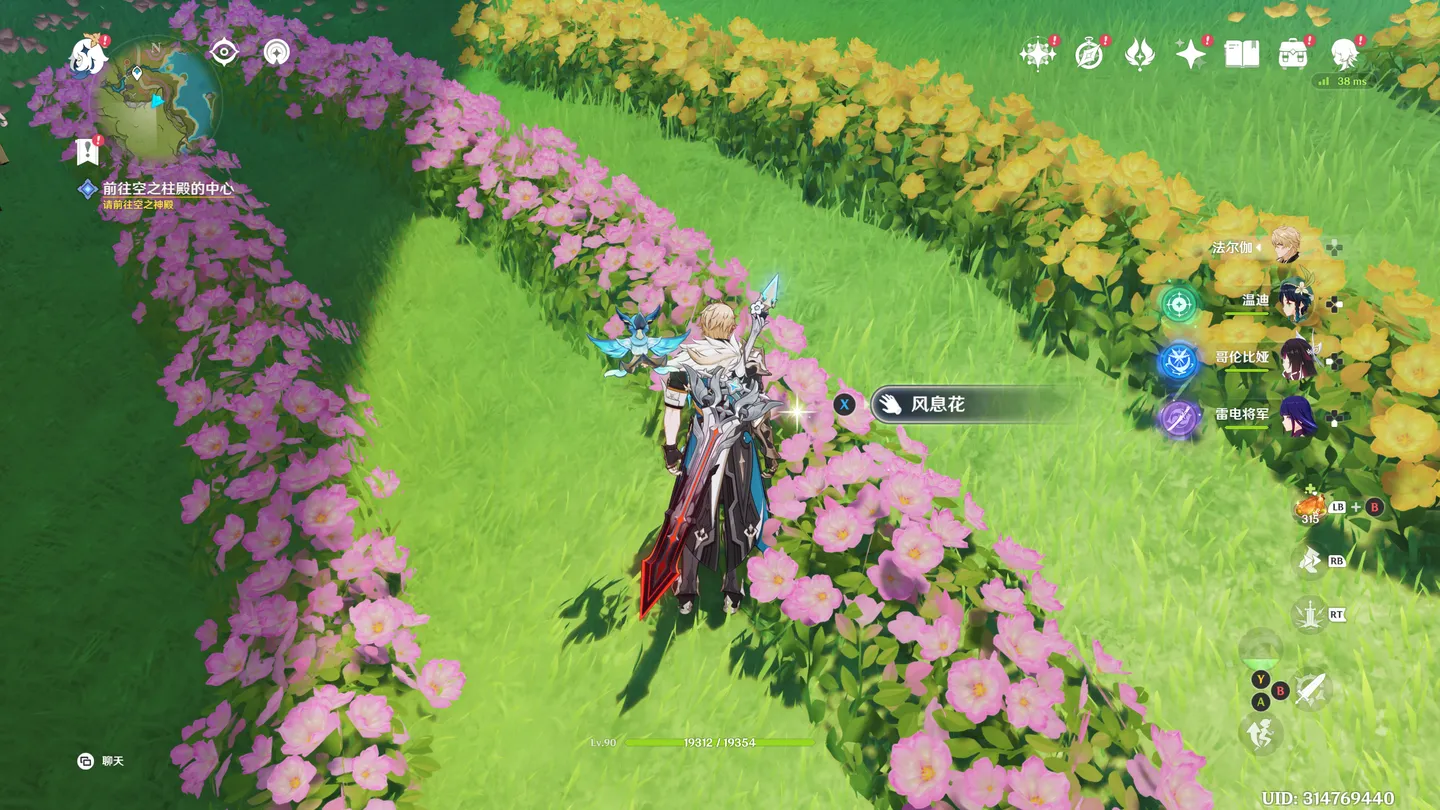
Task: Open the backpack inventory
Action: click(1293, 54)
